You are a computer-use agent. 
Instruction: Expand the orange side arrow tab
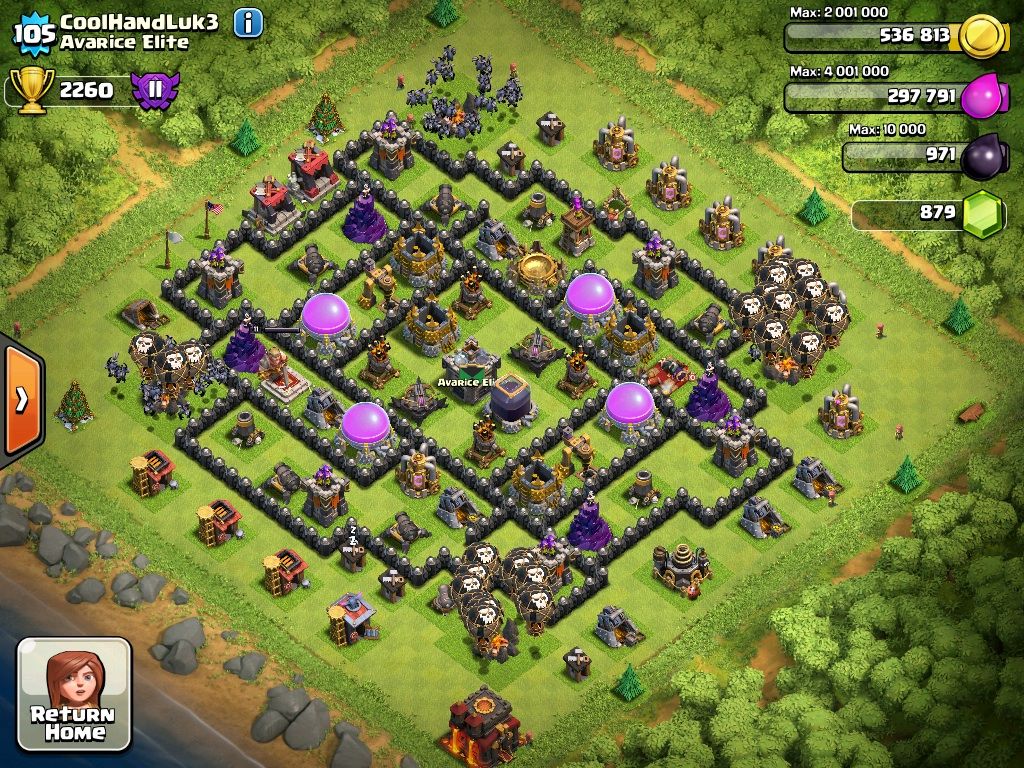click(21, 400)
